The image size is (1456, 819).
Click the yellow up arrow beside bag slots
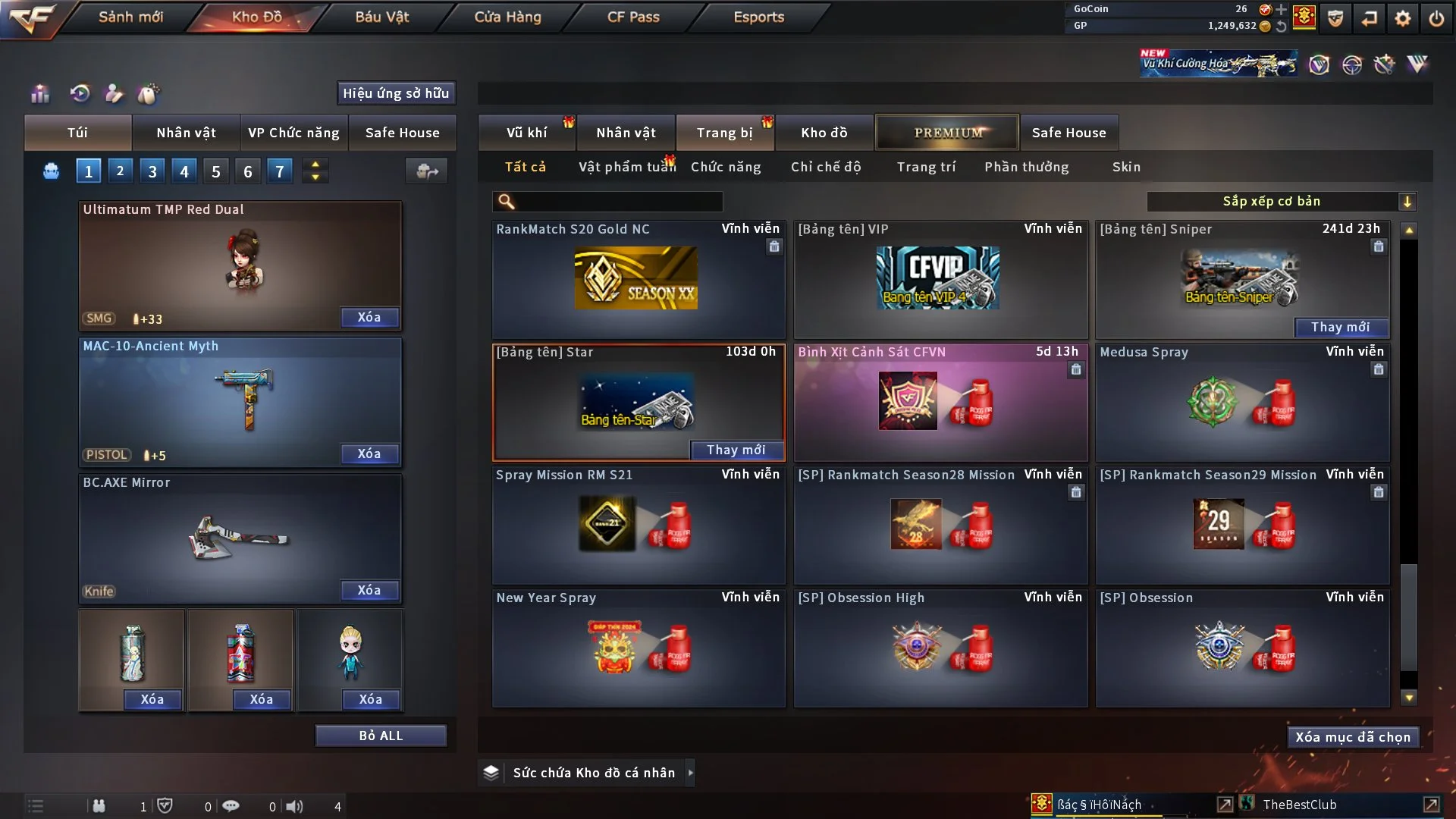coord(315,165)
